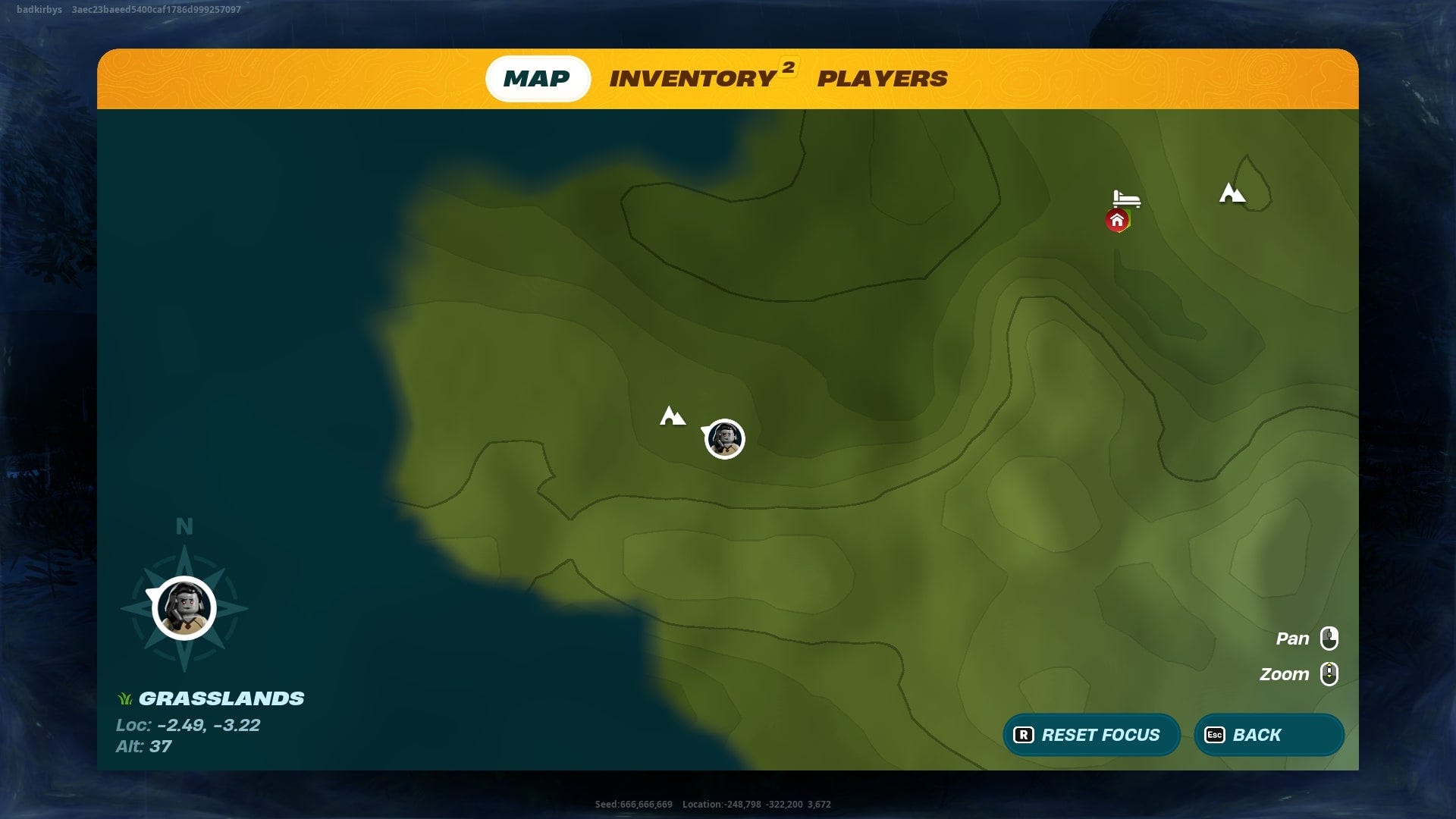Viewport: 1456px width, 819px height.
Task: Select the player position marker on the map
Action: click(x=724, y=438)
